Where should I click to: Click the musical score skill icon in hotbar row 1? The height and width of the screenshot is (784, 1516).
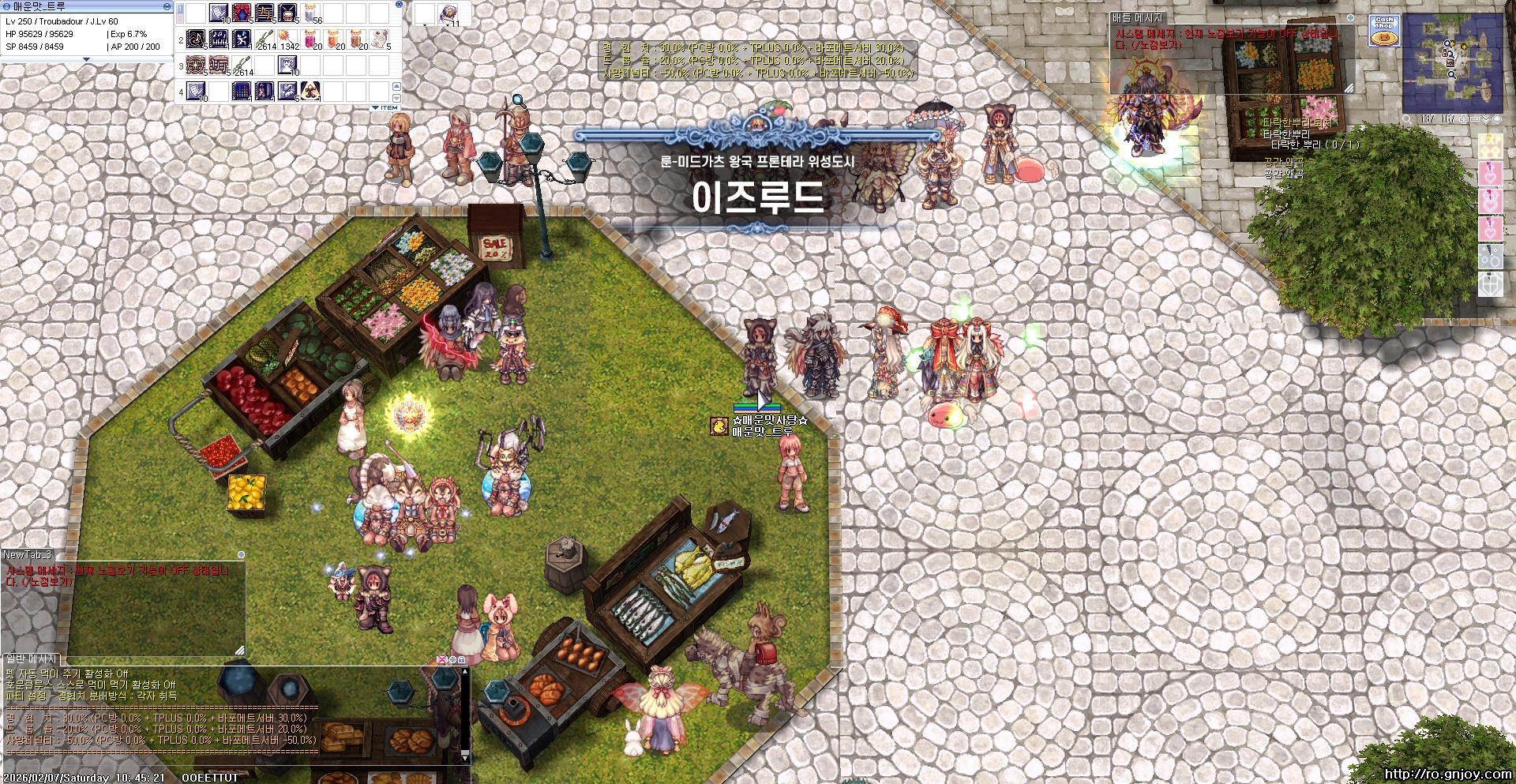(265, 14)
